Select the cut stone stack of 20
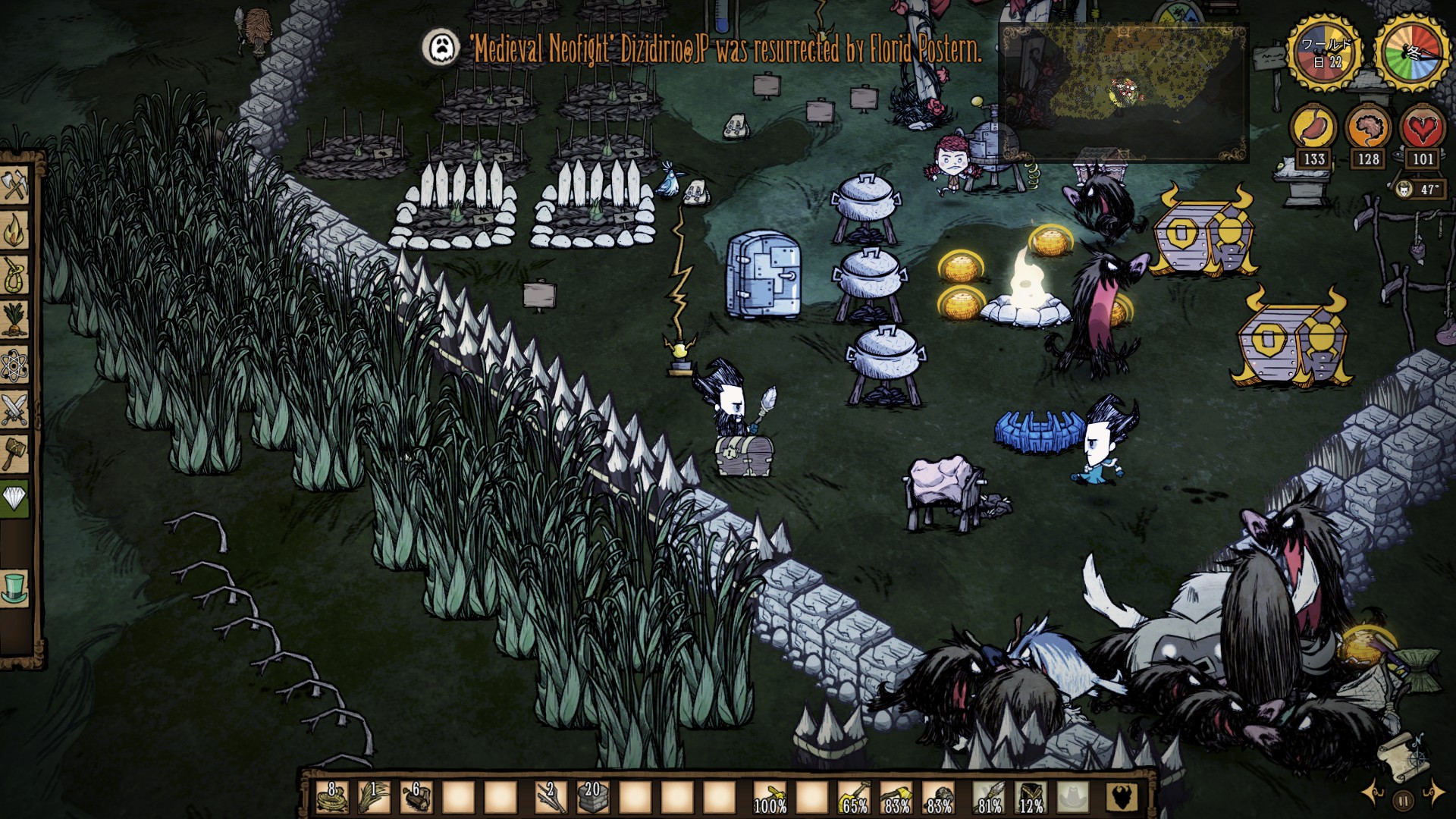 [592, 797]
